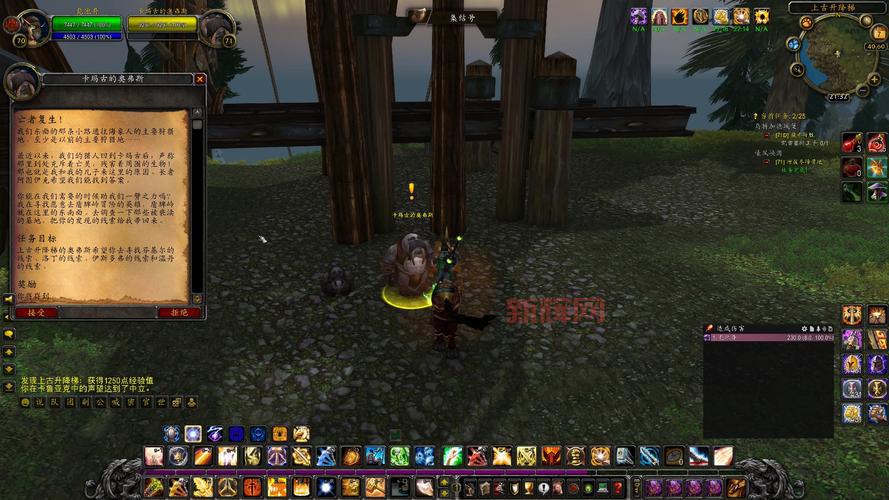Select the target NPC portrait
The image size is (889, 500).
(x=215, y=28)
